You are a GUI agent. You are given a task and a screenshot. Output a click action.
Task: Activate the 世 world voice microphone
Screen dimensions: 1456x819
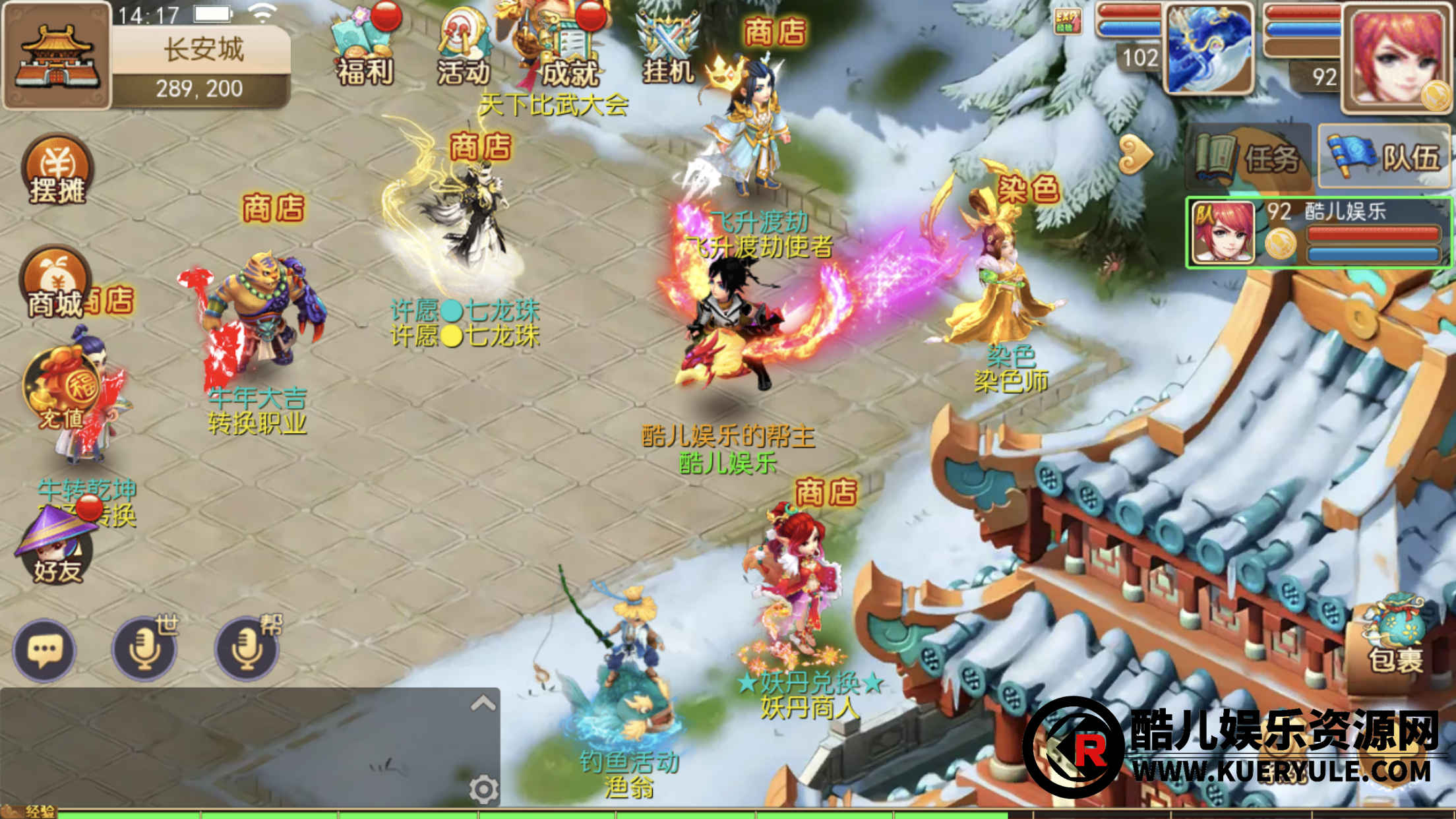145,650
